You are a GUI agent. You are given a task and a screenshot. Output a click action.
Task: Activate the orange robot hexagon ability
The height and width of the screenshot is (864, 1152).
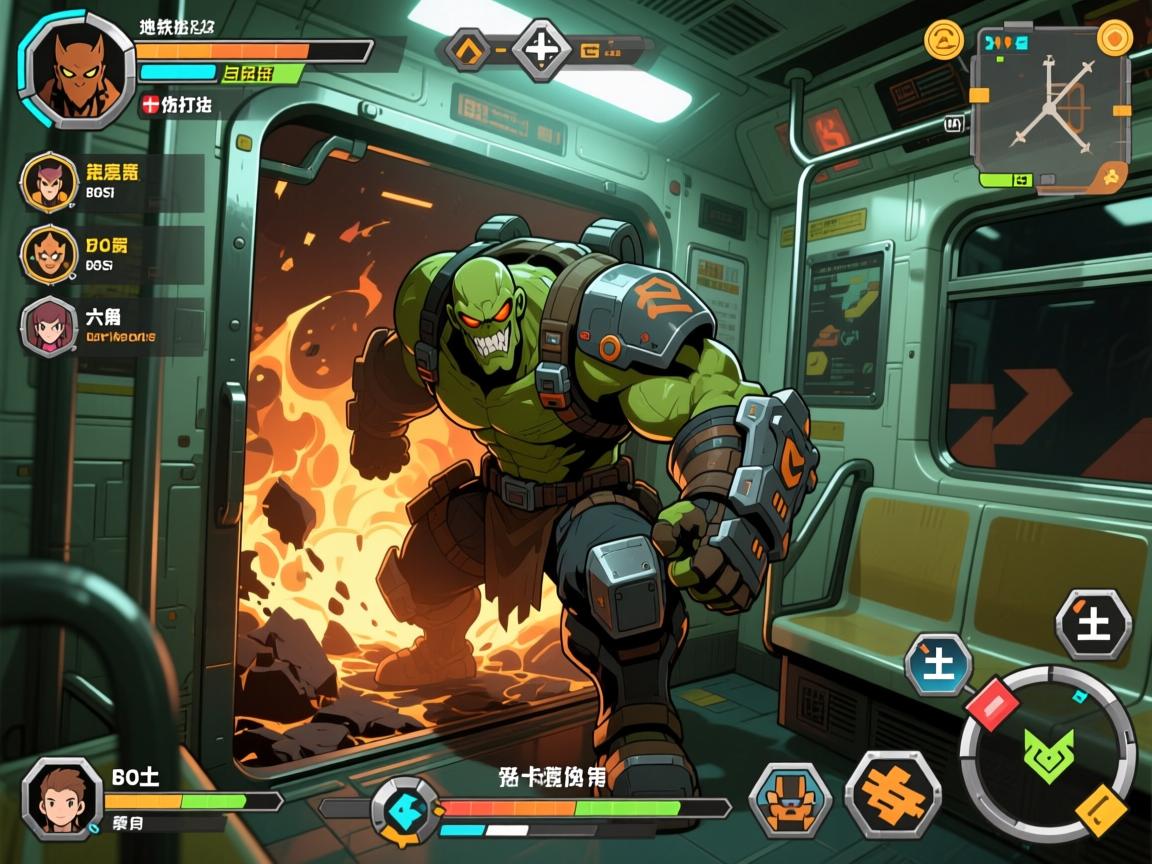click(790, 798)
